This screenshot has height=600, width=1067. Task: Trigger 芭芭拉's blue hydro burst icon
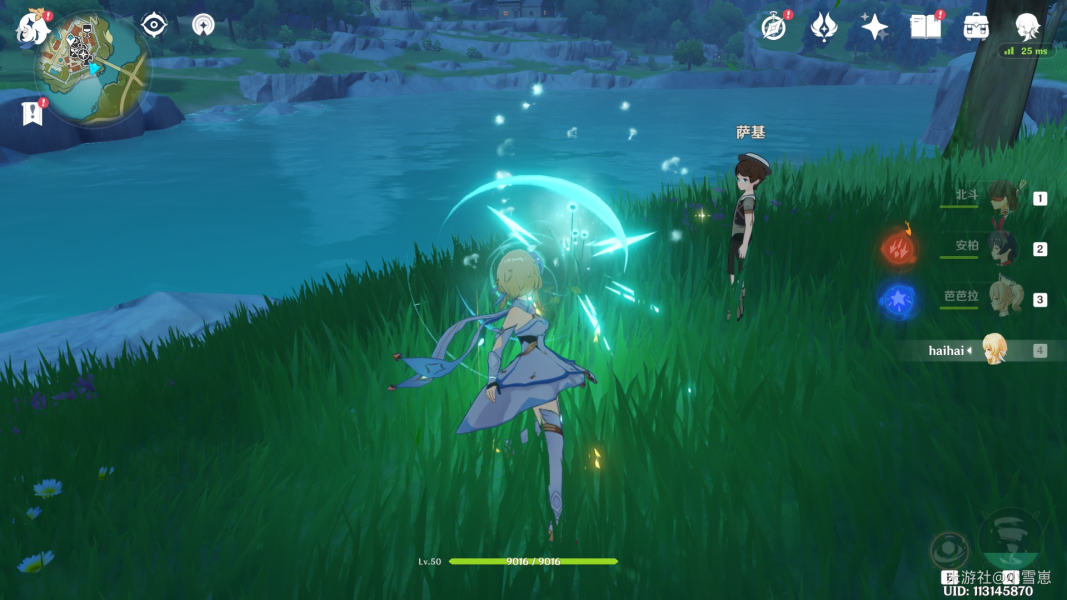[x=898, y=301]
